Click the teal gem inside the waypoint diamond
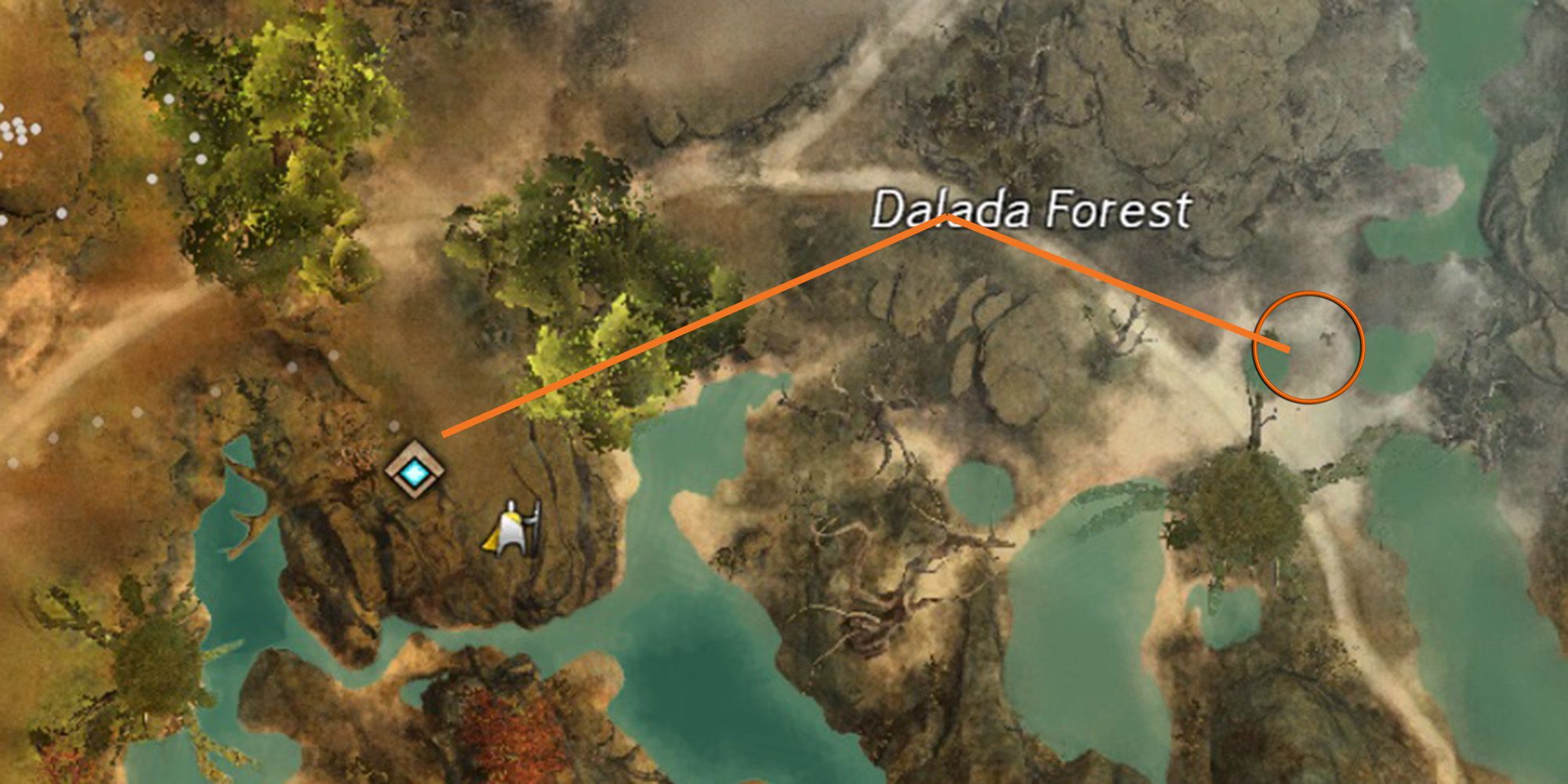The height and width of the screenshot is (784, 1568). (414, 471)
